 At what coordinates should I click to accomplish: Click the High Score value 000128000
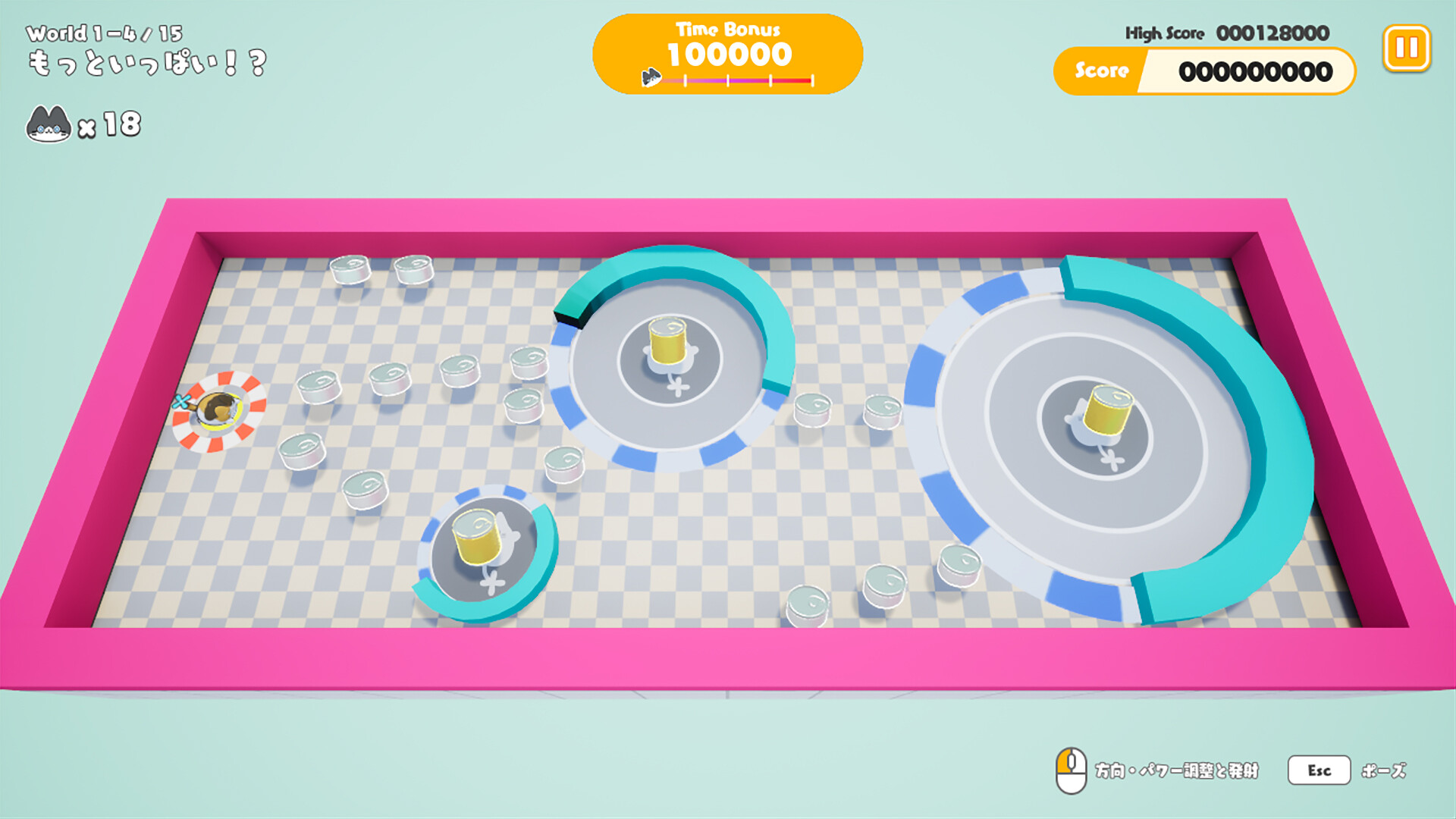coord(1272,33)
